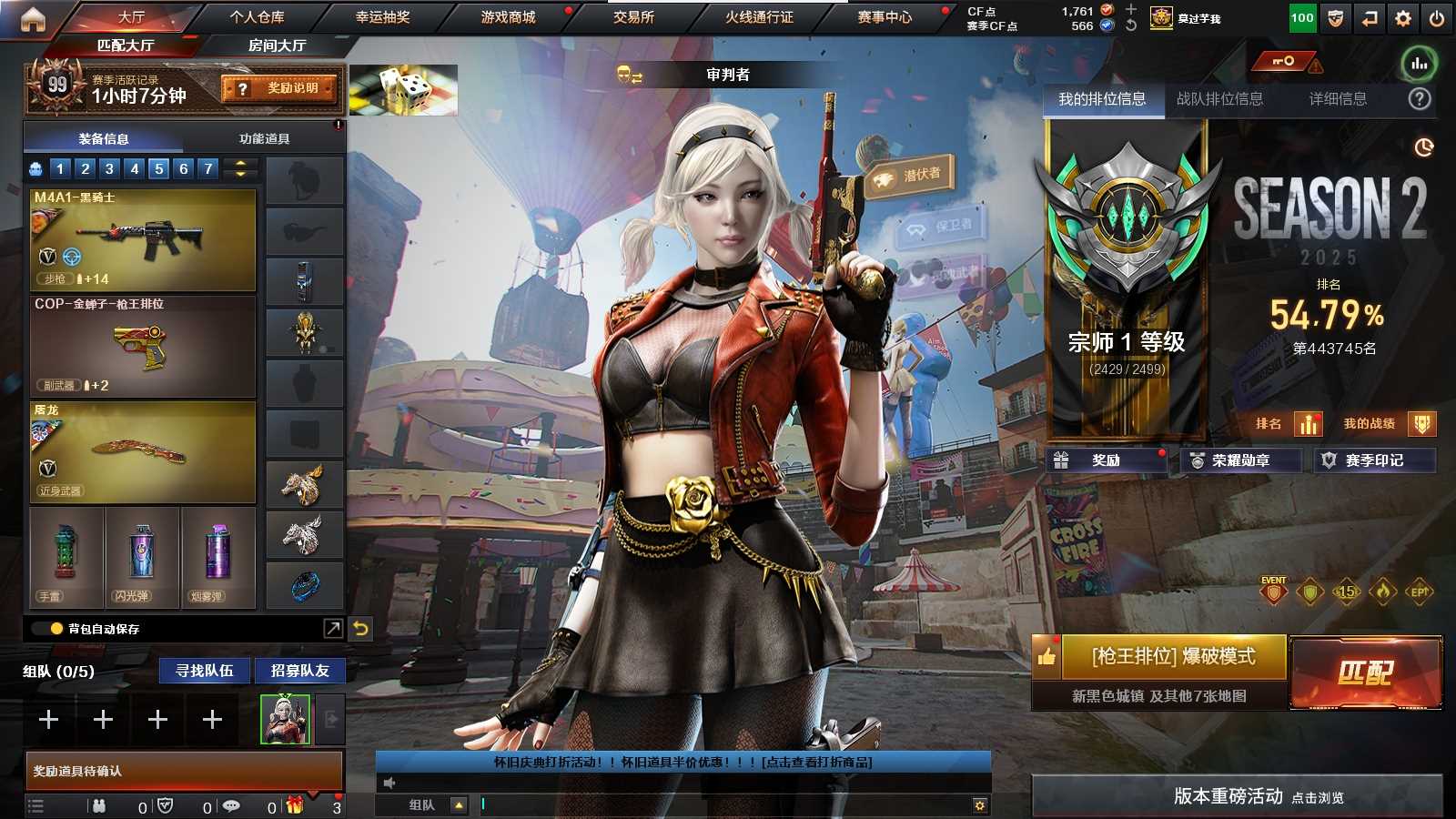Start matchmaking with the 匹配 button
The height and width of the screenshot is (819, 1456).
coord(1365,672)
